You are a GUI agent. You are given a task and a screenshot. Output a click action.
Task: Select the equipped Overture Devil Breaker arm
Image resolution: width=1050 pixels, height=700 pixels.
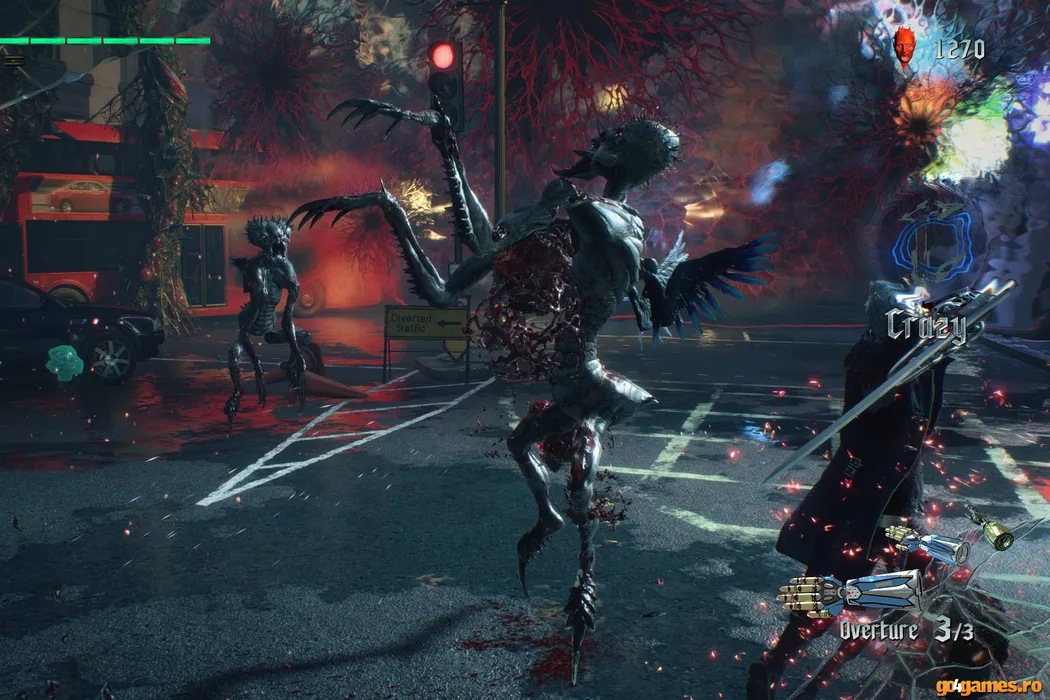pos(850,592)
